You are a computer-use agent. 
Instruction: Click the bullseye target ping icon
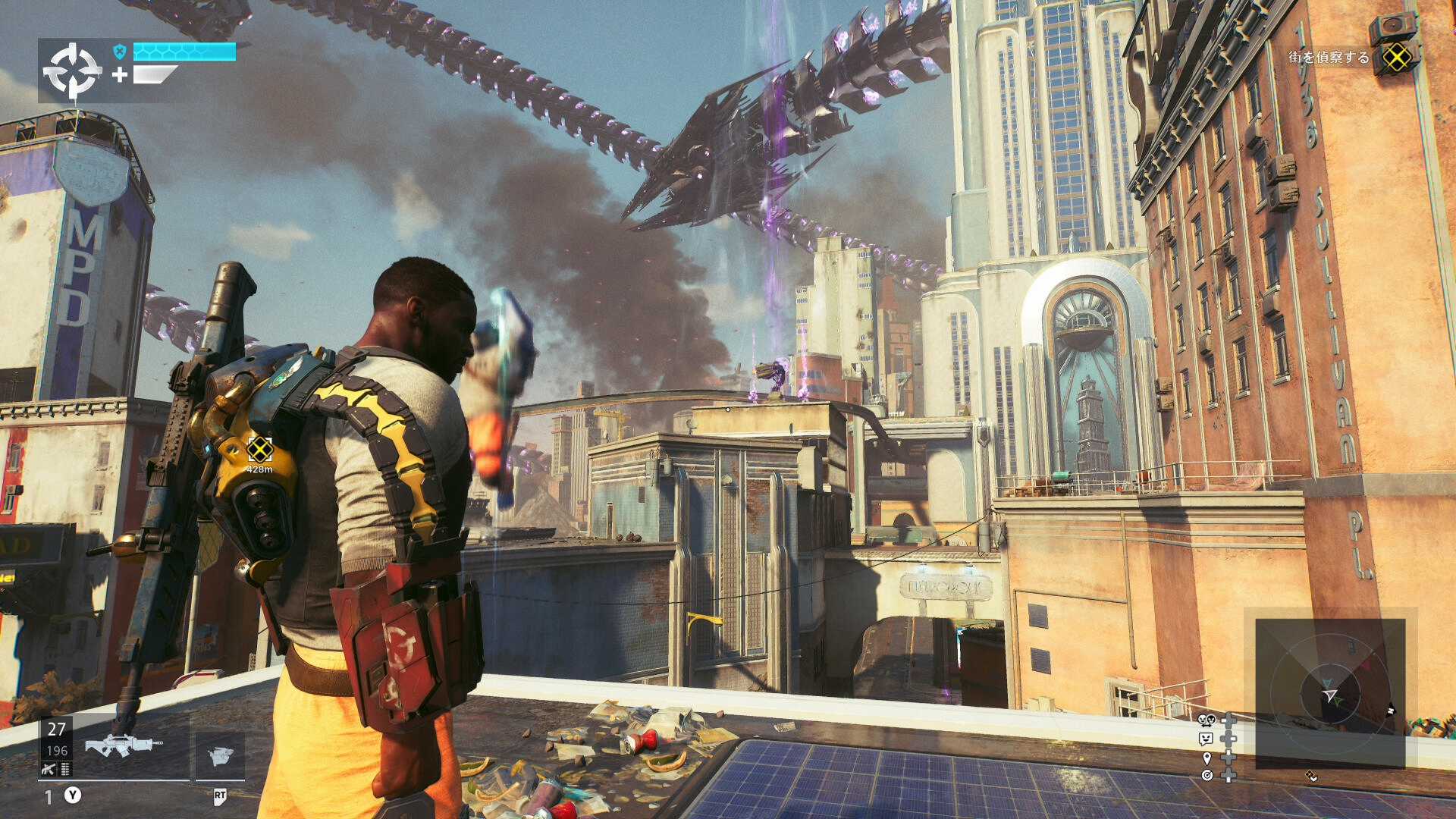point(1207,775)
